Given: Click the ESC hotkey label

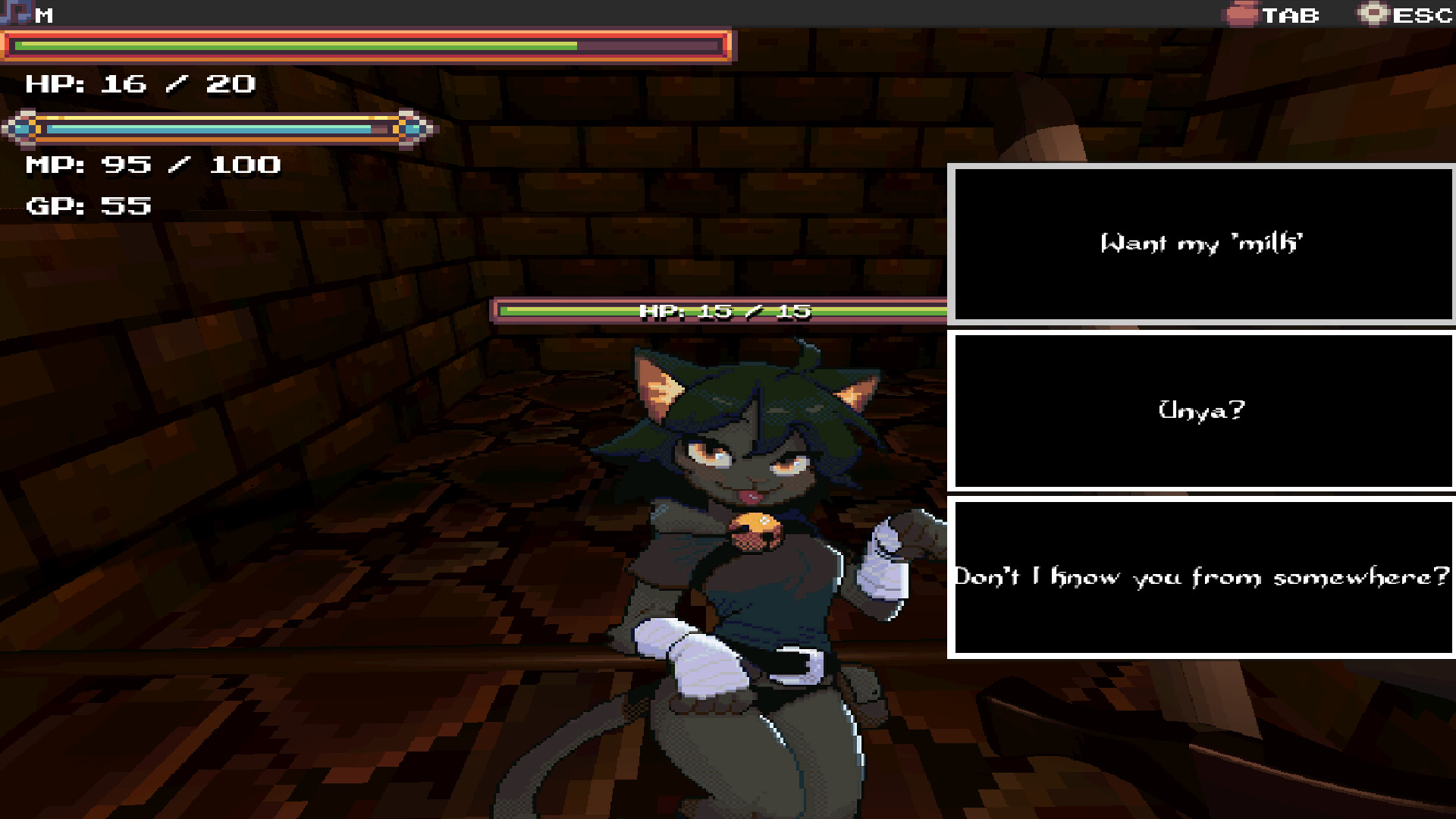Looking at the screenshot, I should point(1425,14).
